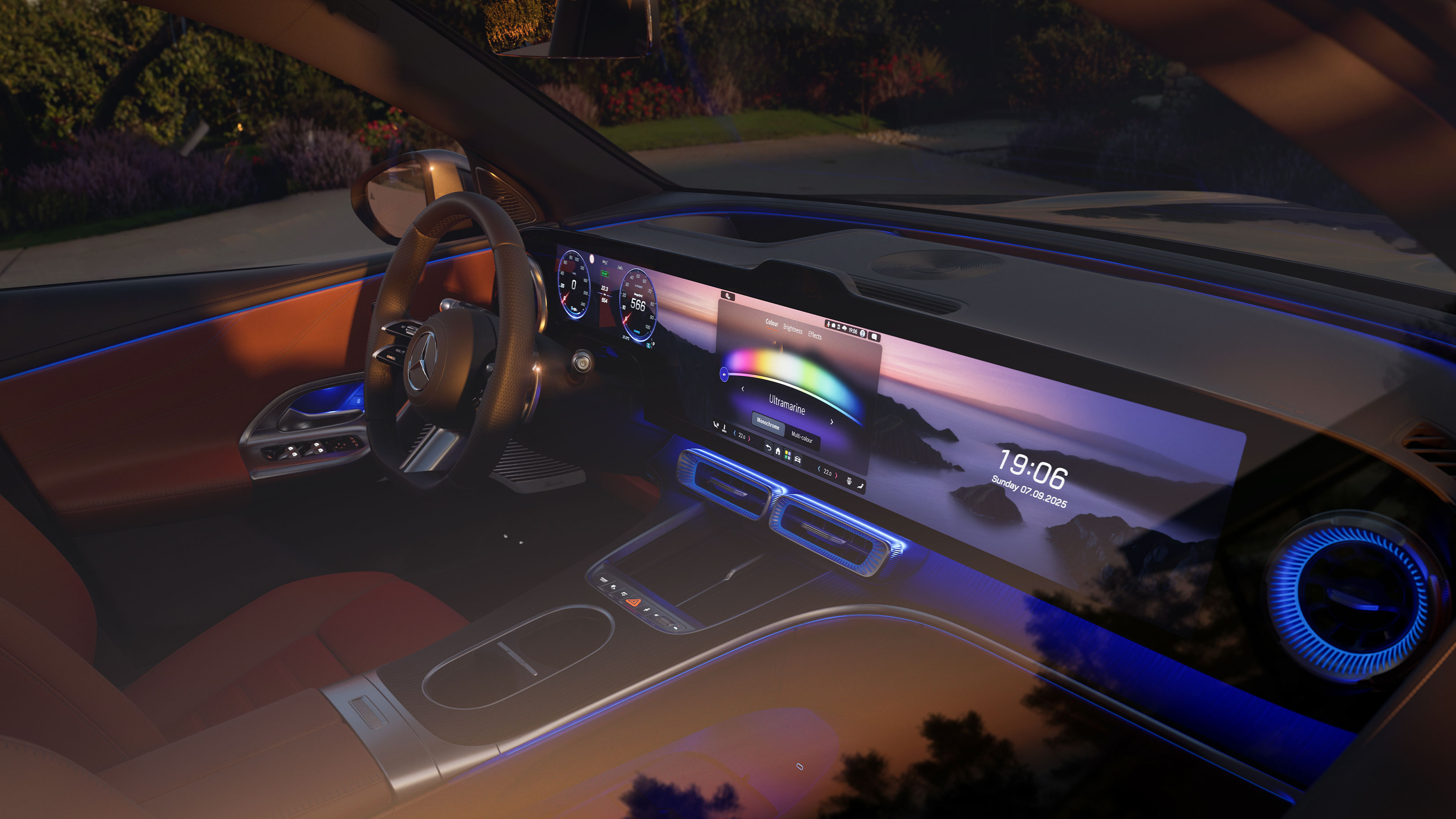The height and width of the screenshot is (819, 1456).
Task: Select the Colour tab
Action: pos(772,323)
